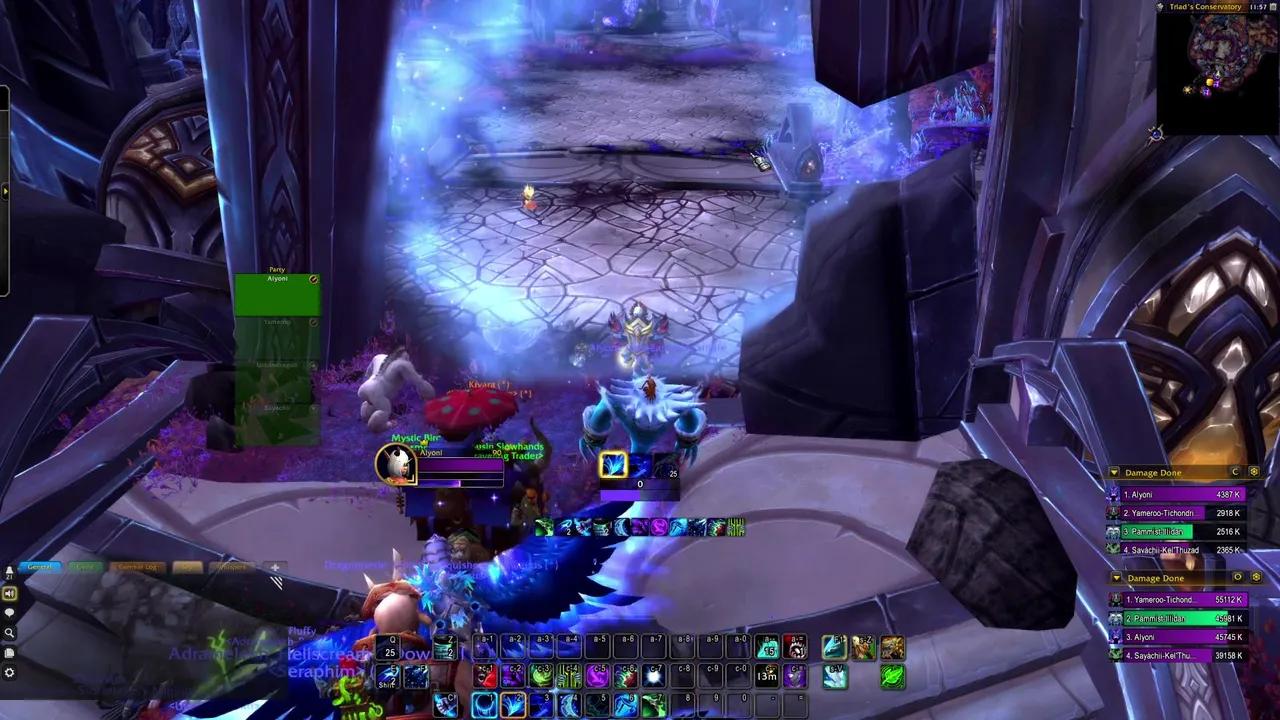Image resolution: width=1280 pixels, height=720 pixels.
Task: Click the notification bell showing 21 alerts
Action: click(9, 570)
